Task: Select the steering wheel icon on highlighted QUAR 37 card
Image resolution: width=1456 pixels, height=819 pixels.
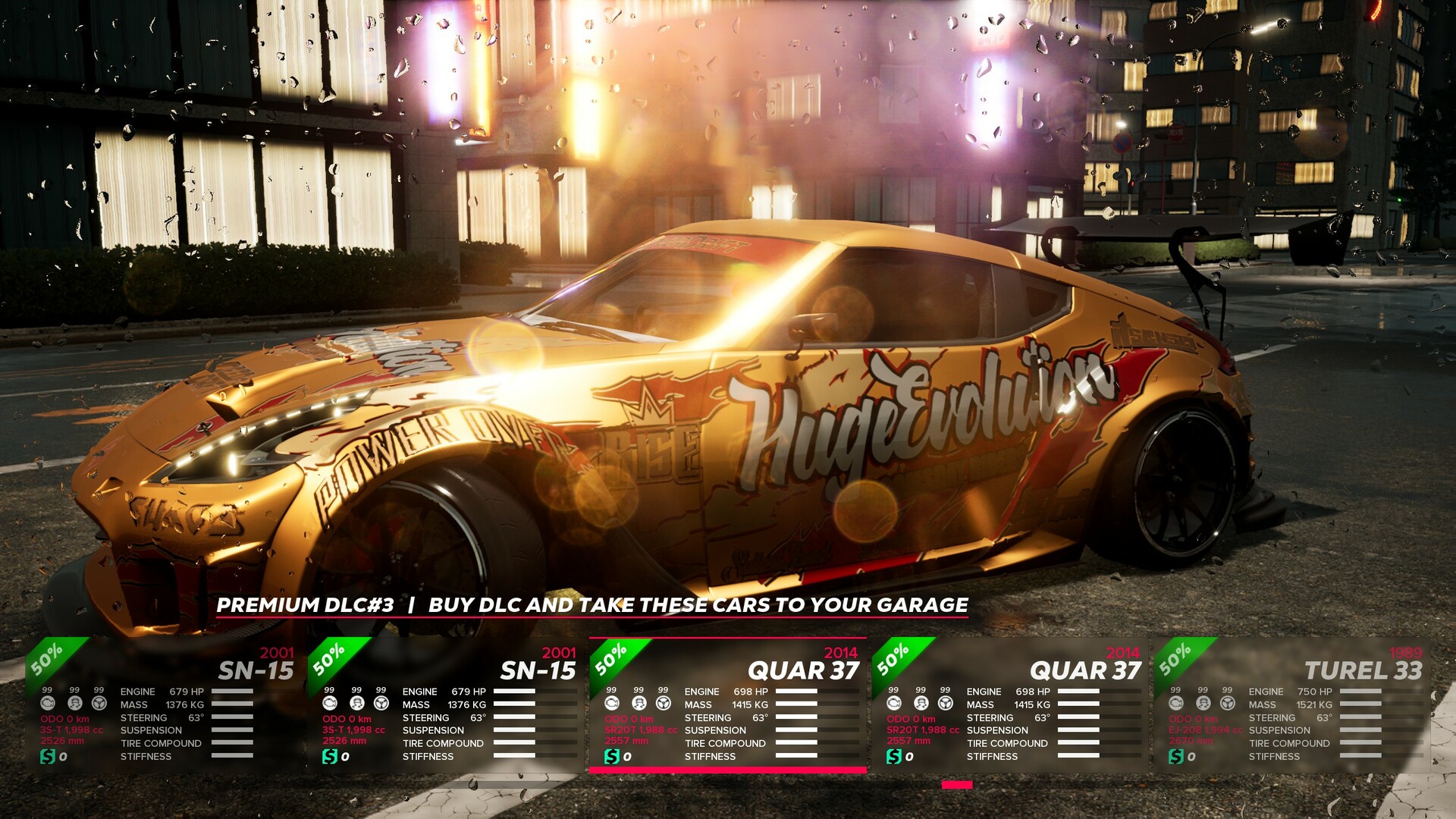Action: click(664, 704)
